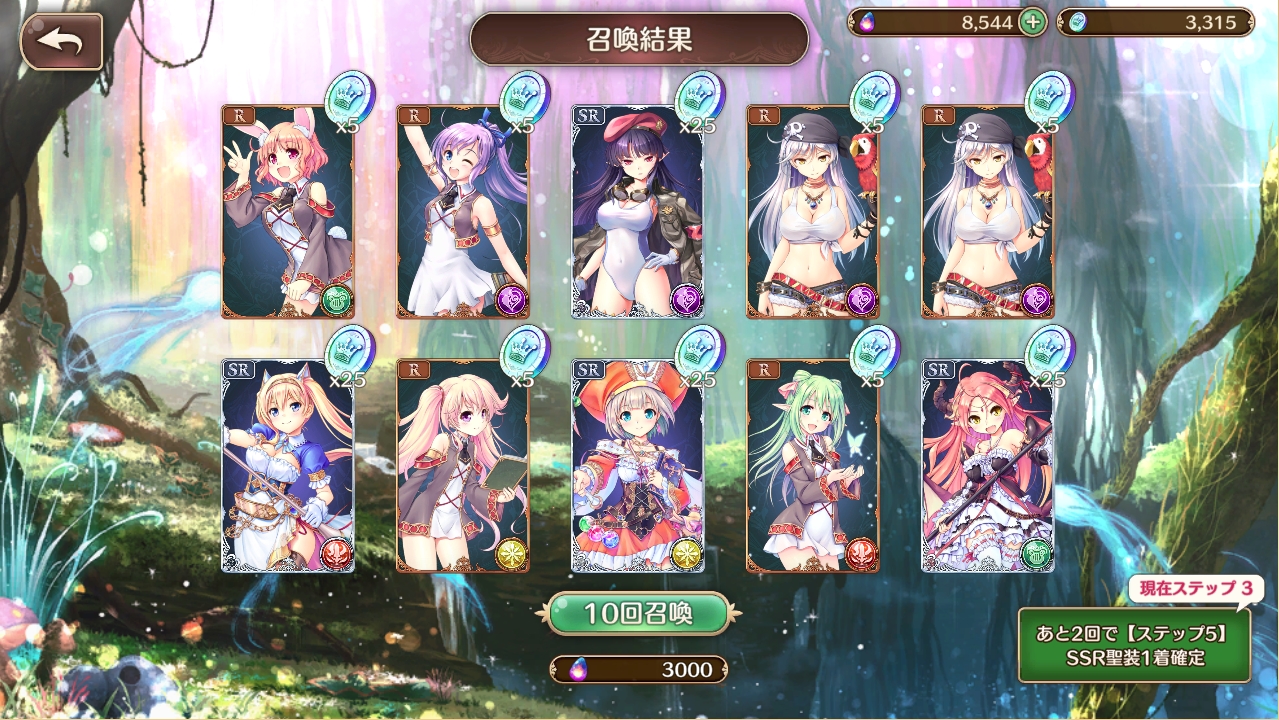The height and width of the screenshot is (720, 1279).
Task: Select the winking purple-haired girl R card
Action: pyautogui.click(x=462, y=212)
